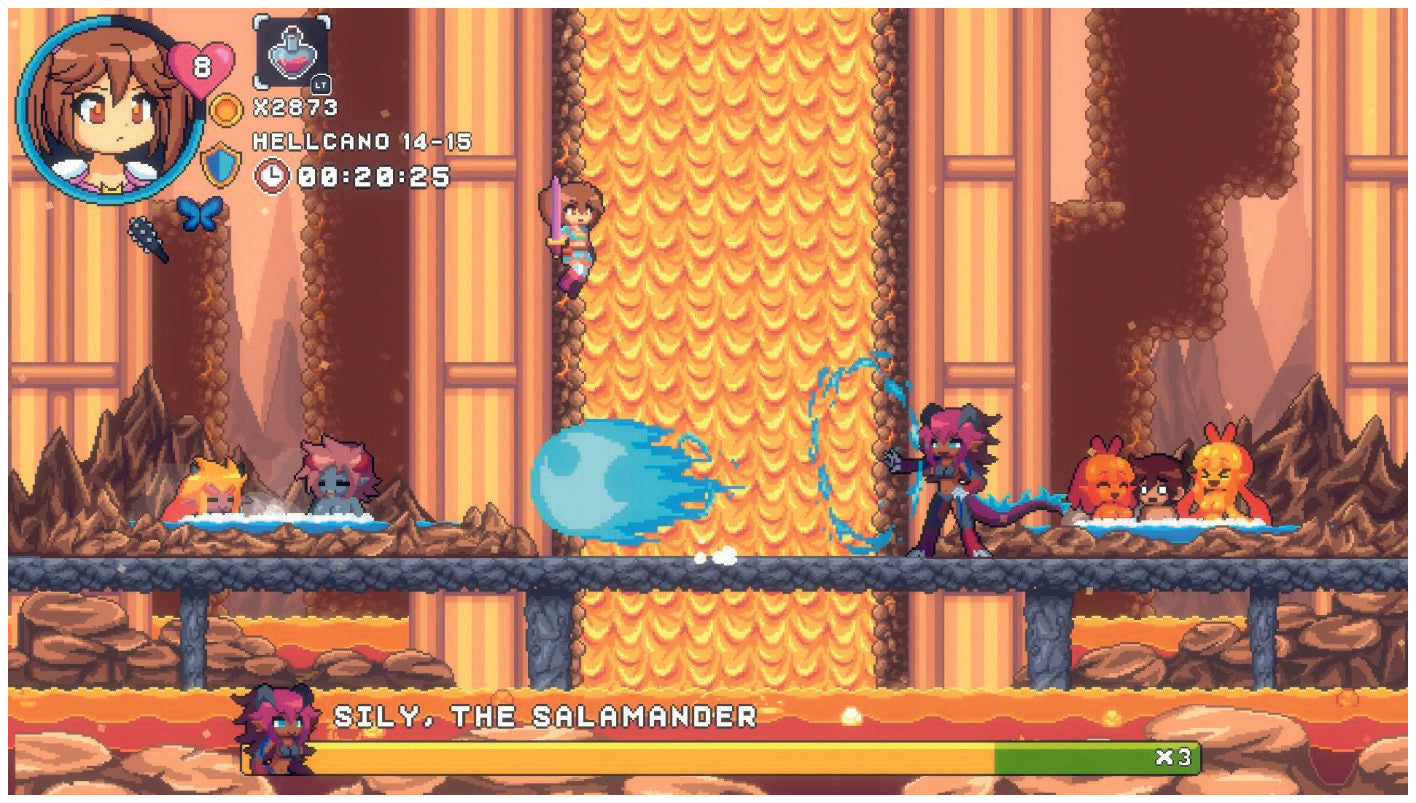Click the blue butterfly icon

click(x=198, y=214)
